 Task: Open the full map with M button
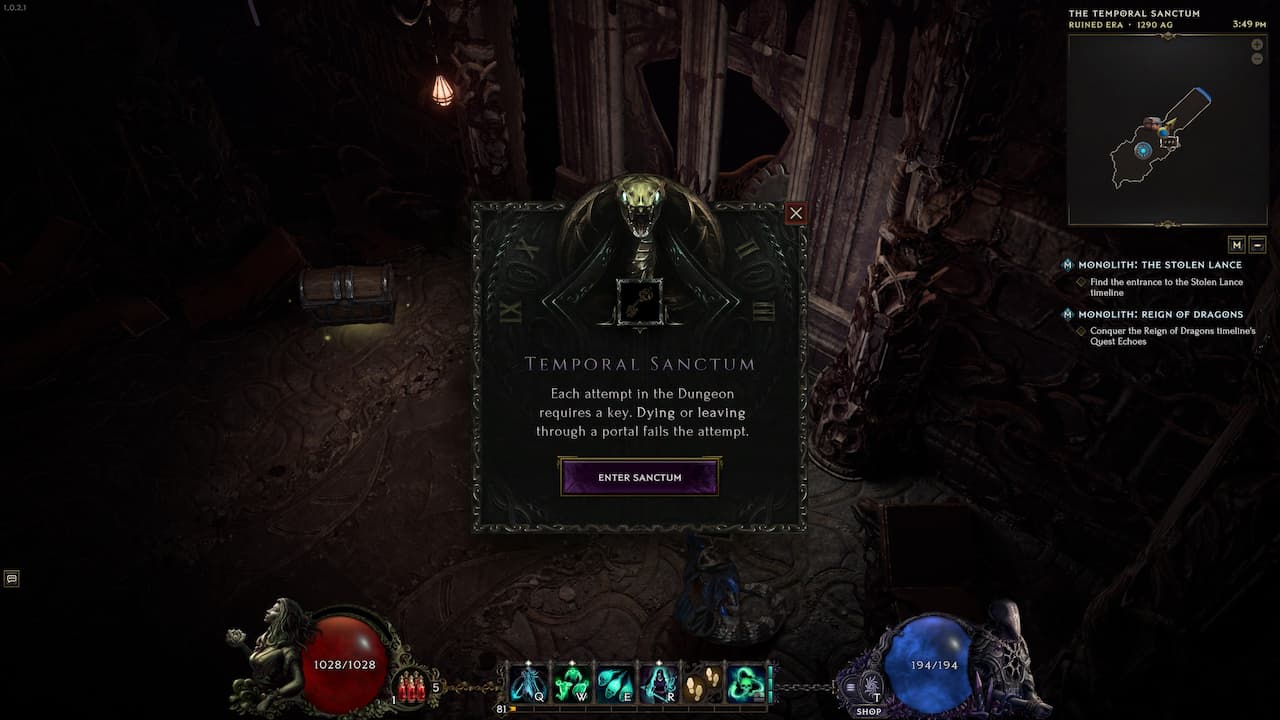[x=1237, y=245]
